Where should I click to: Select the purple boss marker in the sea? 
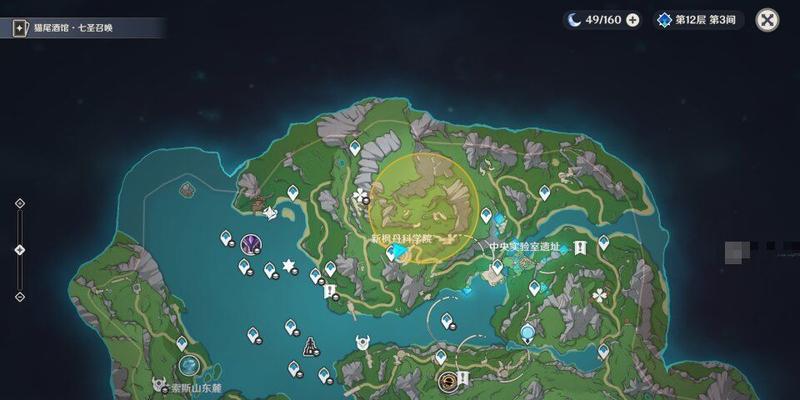pos(251,243)
